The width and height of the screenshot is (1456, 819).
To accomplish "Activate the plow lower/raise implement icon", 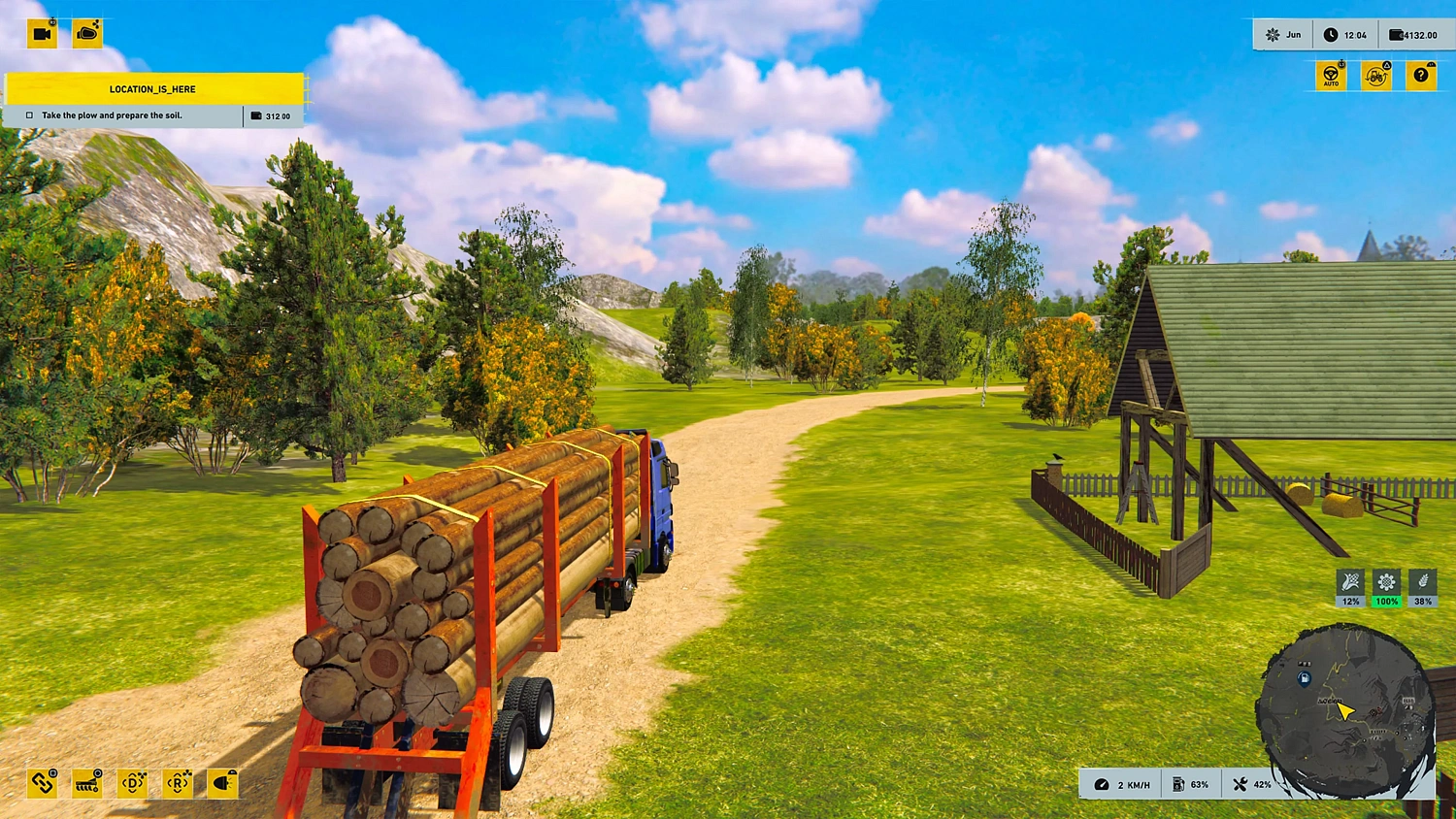I will click(x=87, y=783).
